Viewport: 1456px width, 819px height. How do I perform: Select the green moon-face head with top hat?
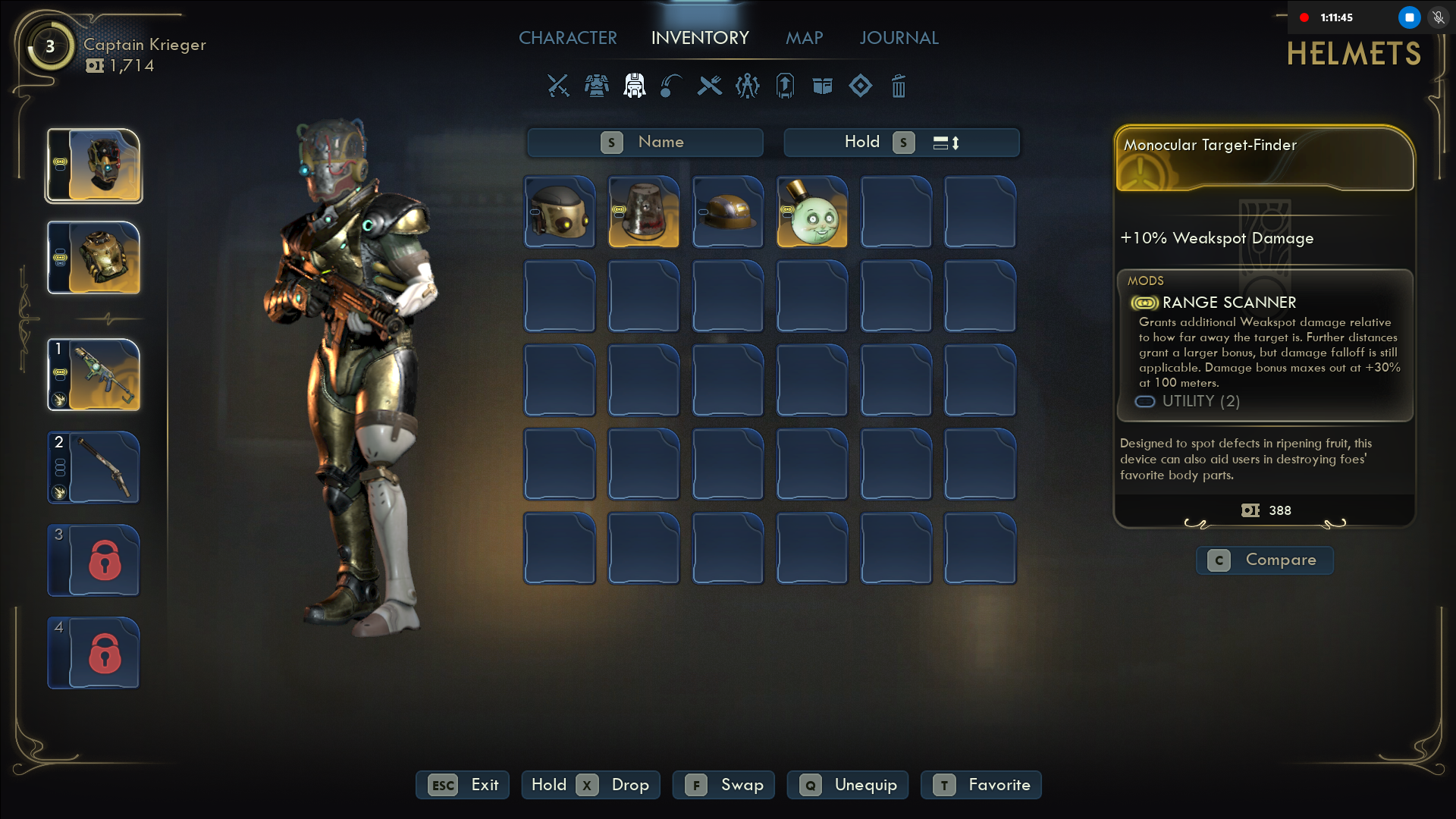click(812, 212)
